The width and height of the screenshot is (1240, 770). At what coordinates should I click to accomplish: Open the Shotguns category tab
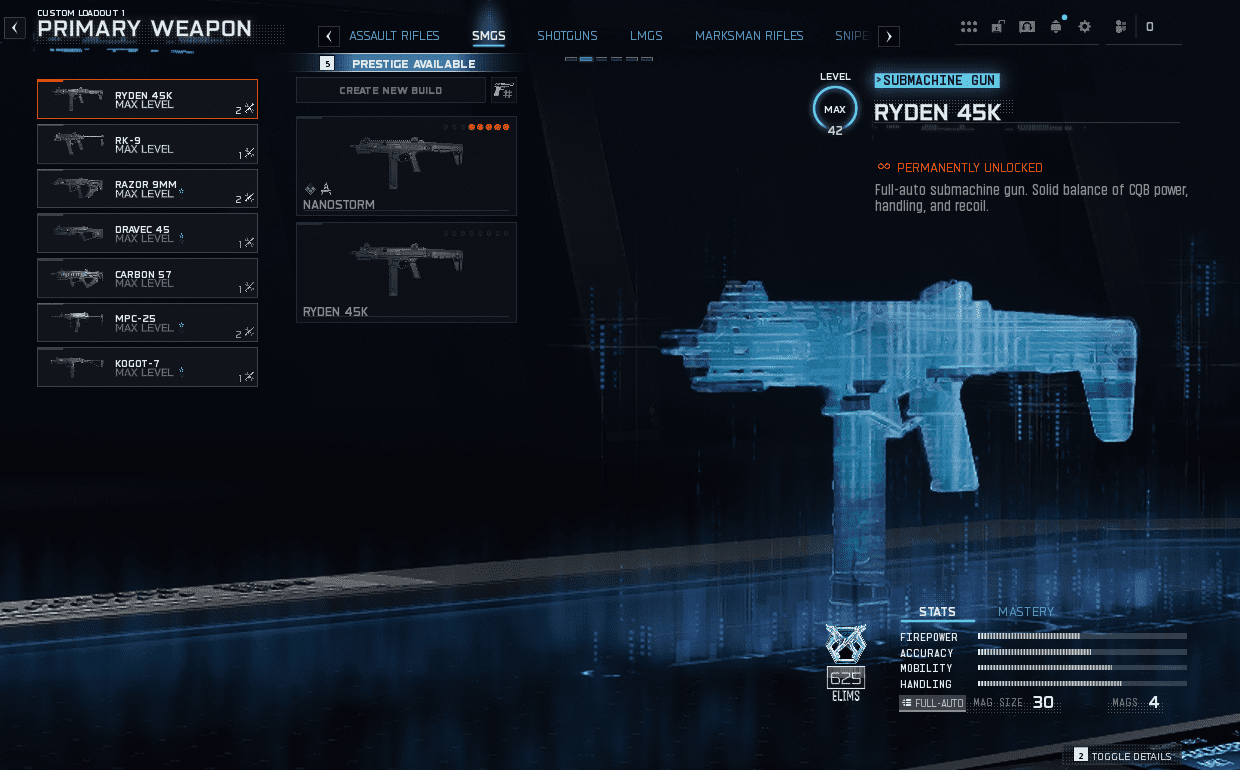[567, 36]
